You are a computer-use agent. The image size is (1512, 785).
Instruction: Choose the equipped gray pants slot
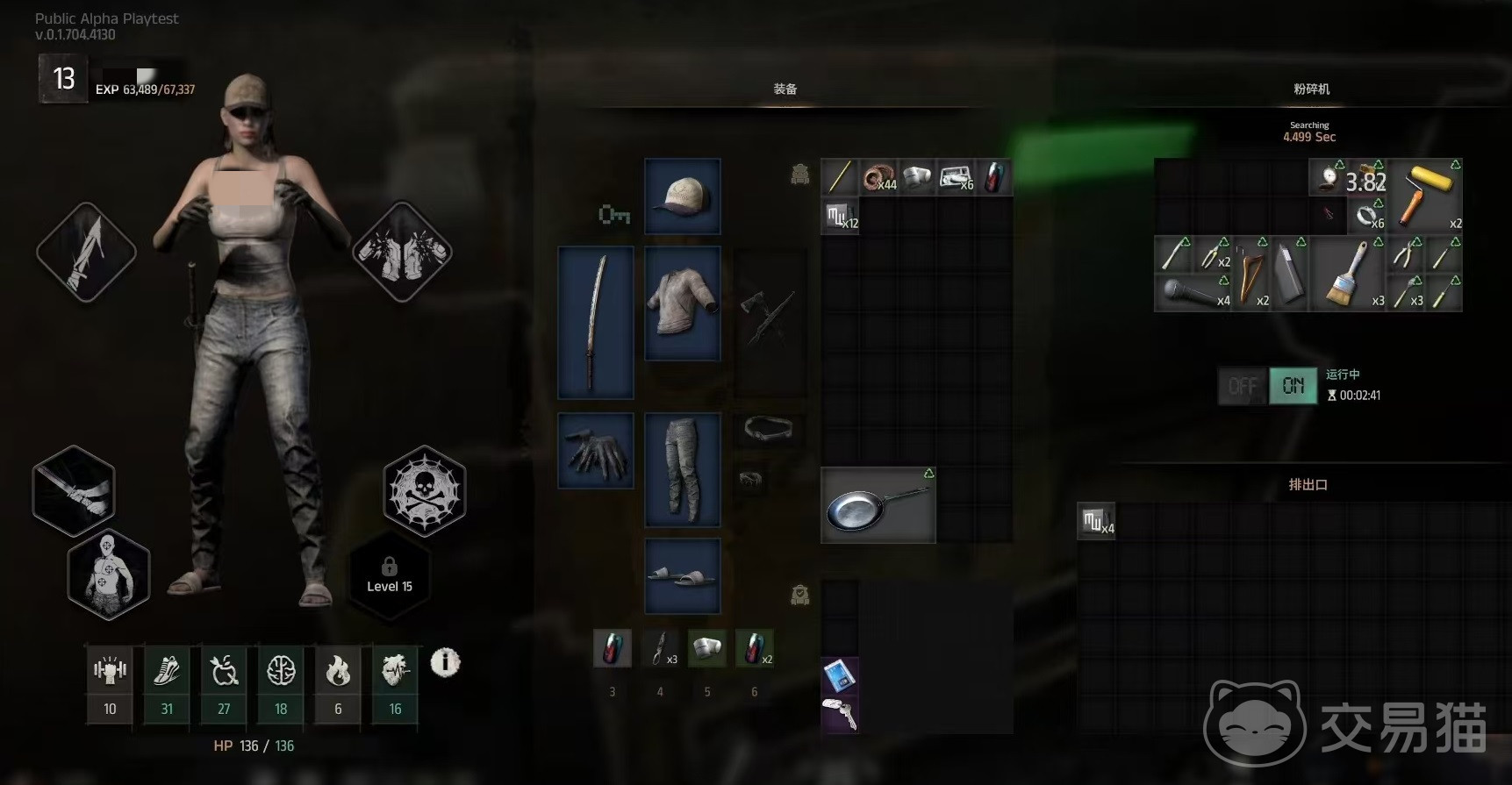pyautogui.click(x=683, y=469)
